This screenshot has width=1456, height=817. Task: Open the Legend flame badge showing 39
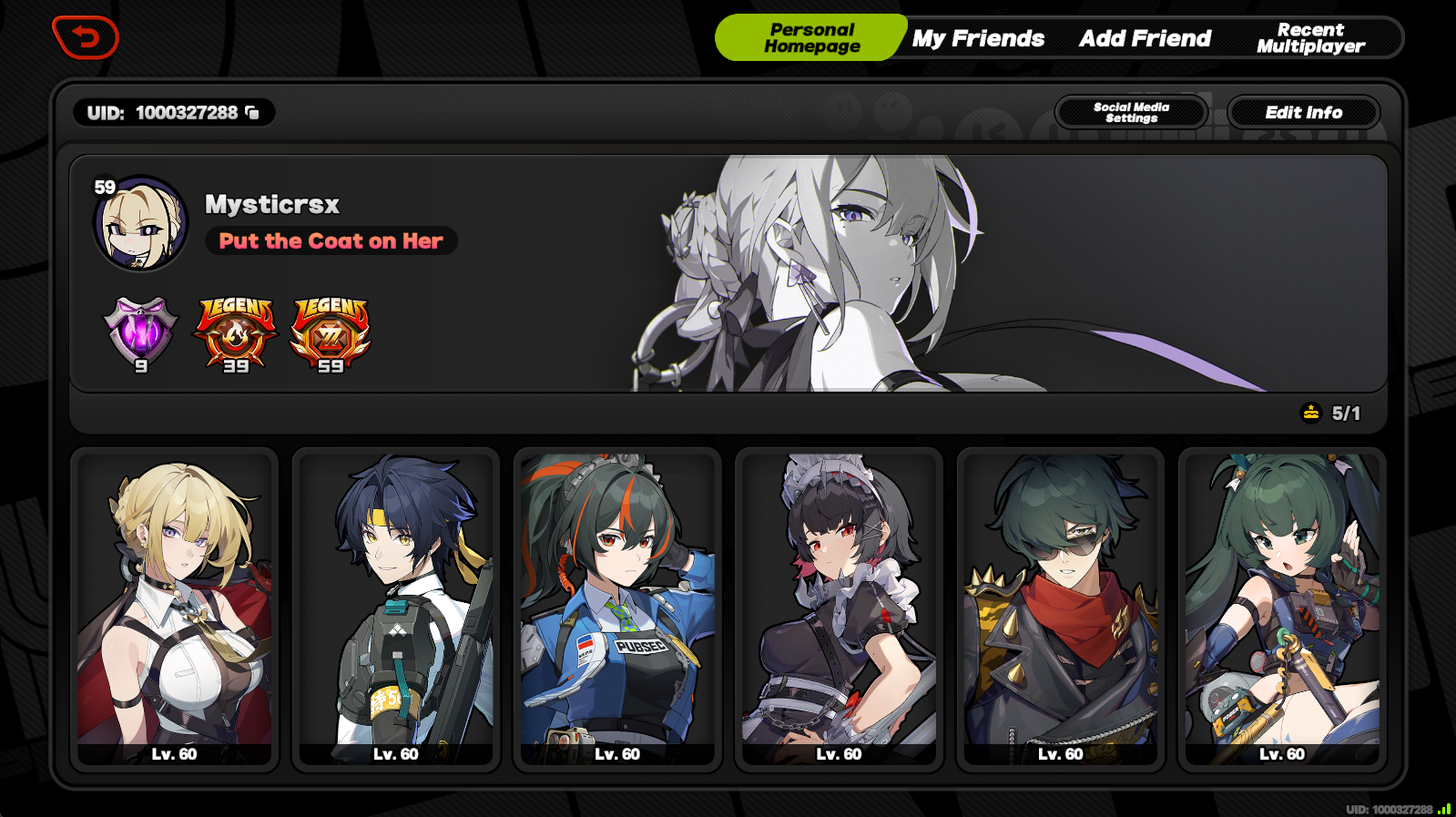[234, 332]
